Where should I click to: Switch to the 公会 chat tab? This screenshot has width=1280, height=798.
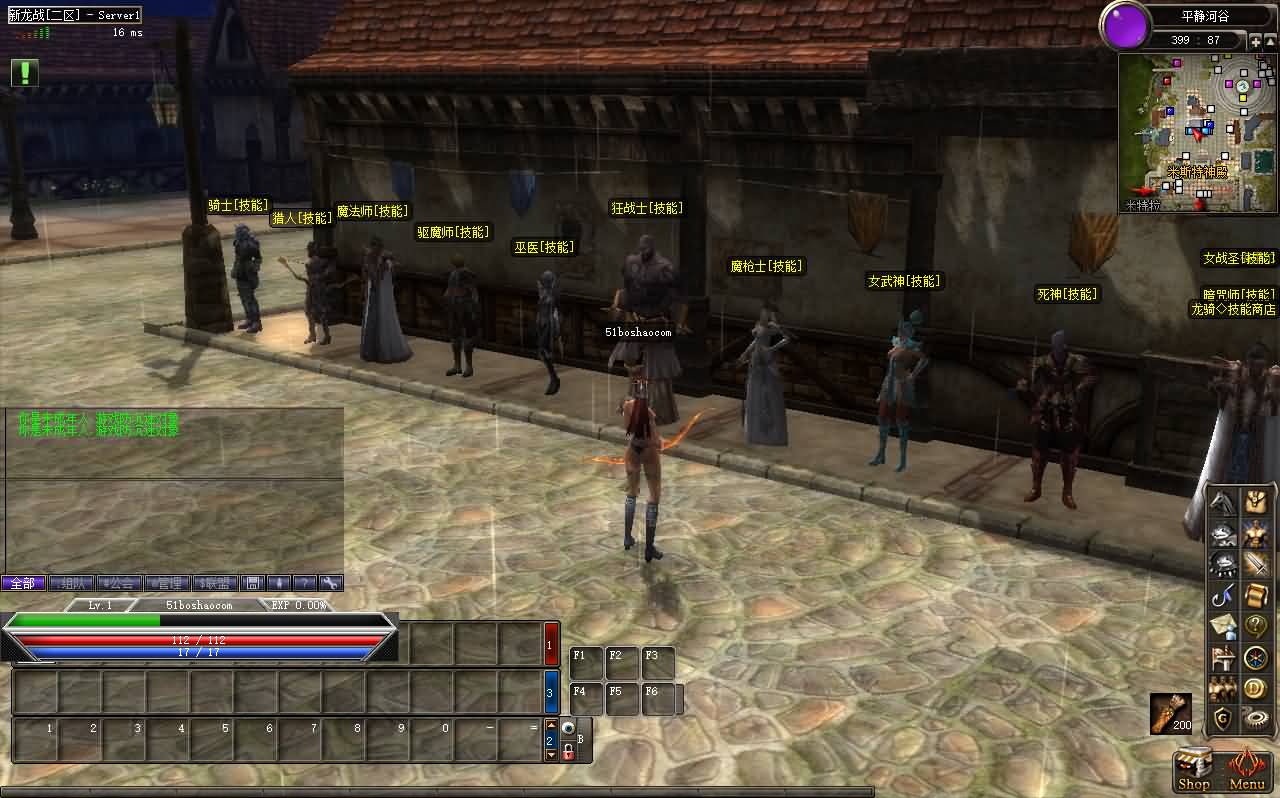119,583
